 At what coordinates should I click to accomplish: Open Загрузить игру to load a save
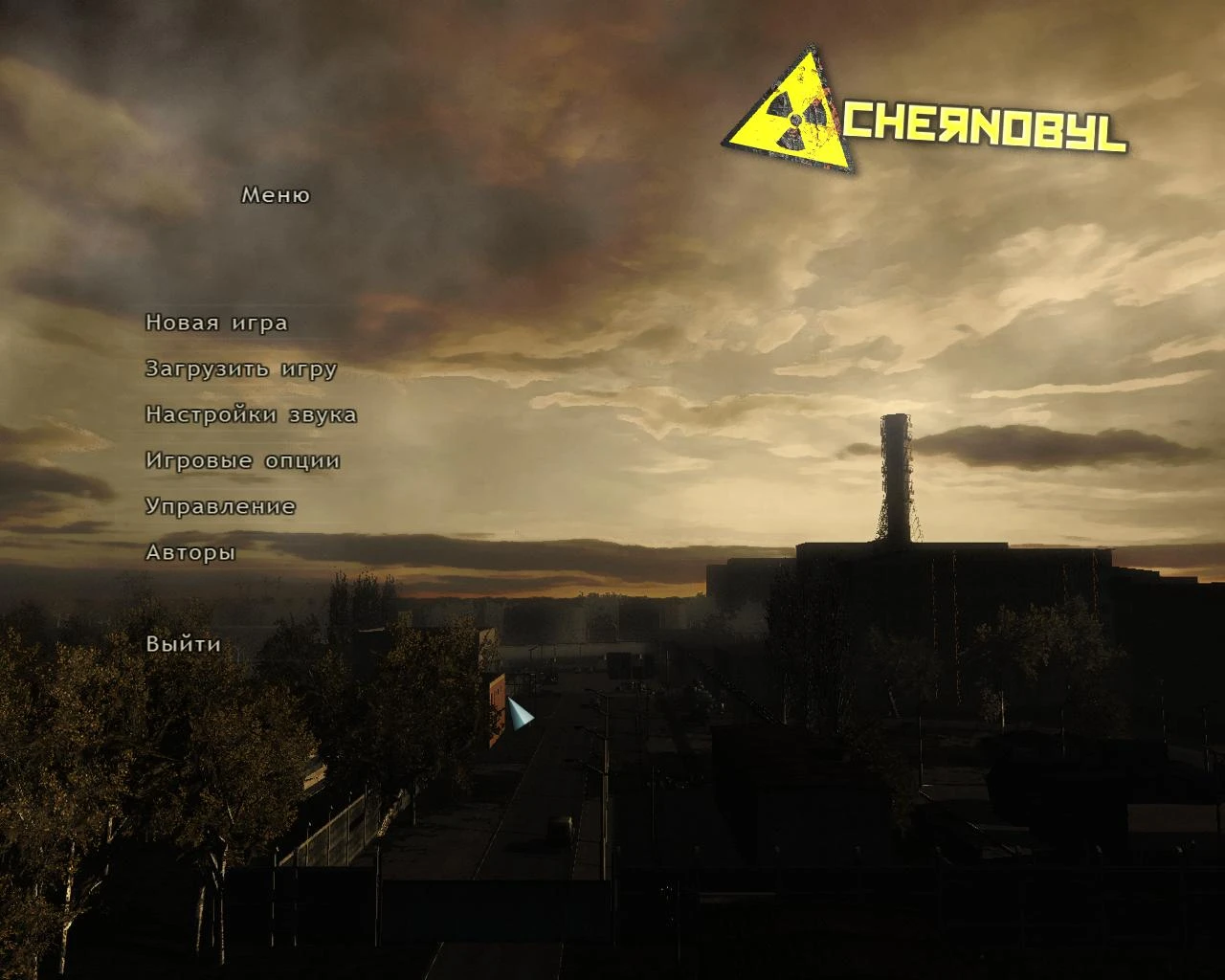(x=241, y=368)
